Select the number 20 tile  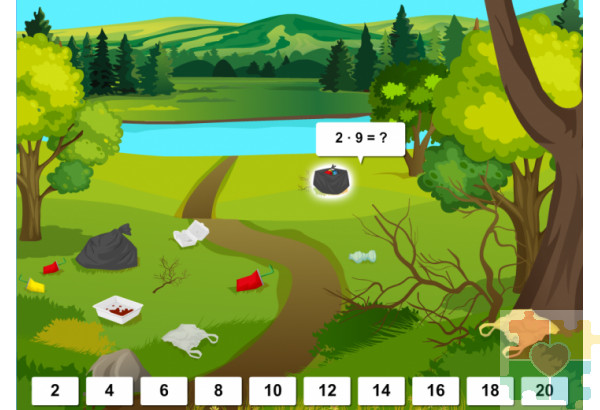click(x=544, y=391)
